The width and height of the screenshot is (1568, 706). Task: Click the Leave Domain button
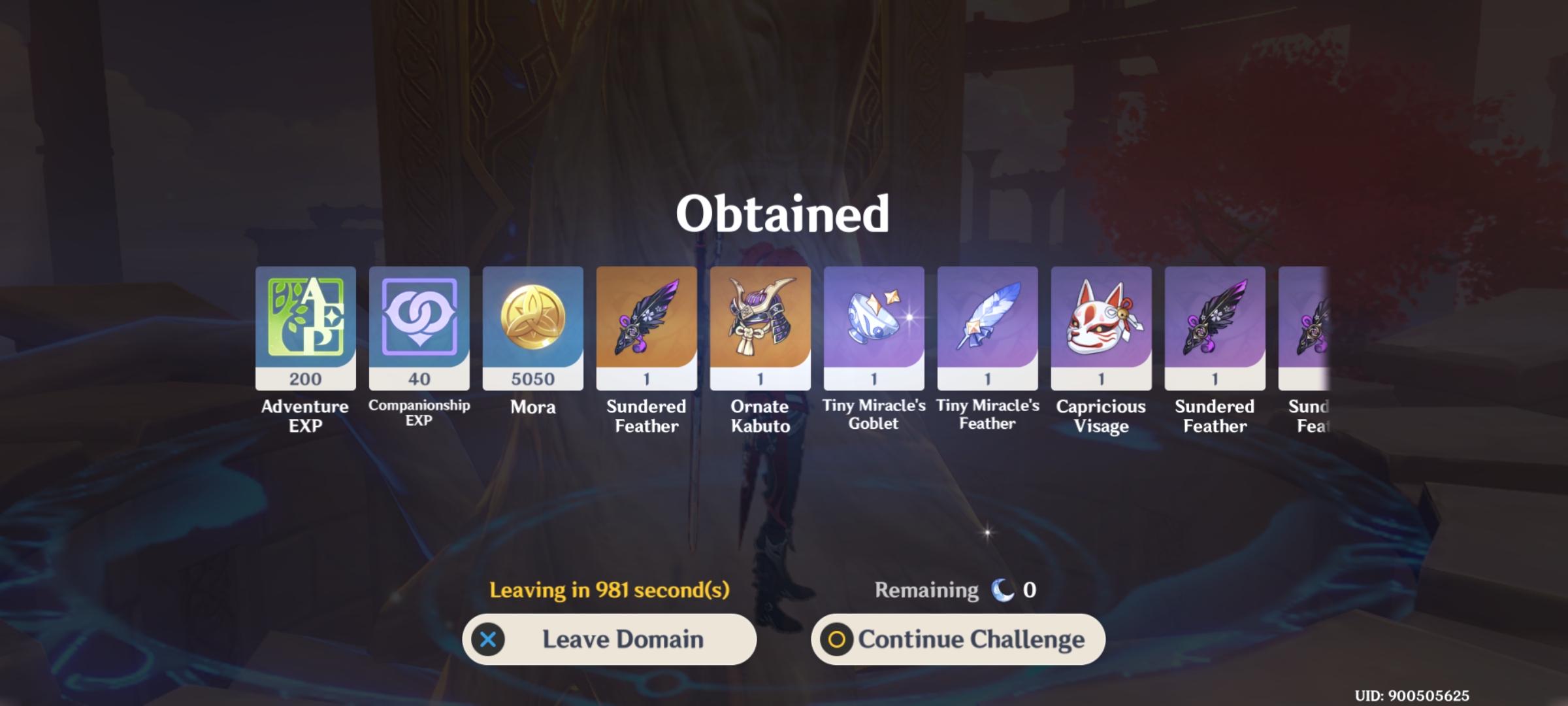click(610, 639)
